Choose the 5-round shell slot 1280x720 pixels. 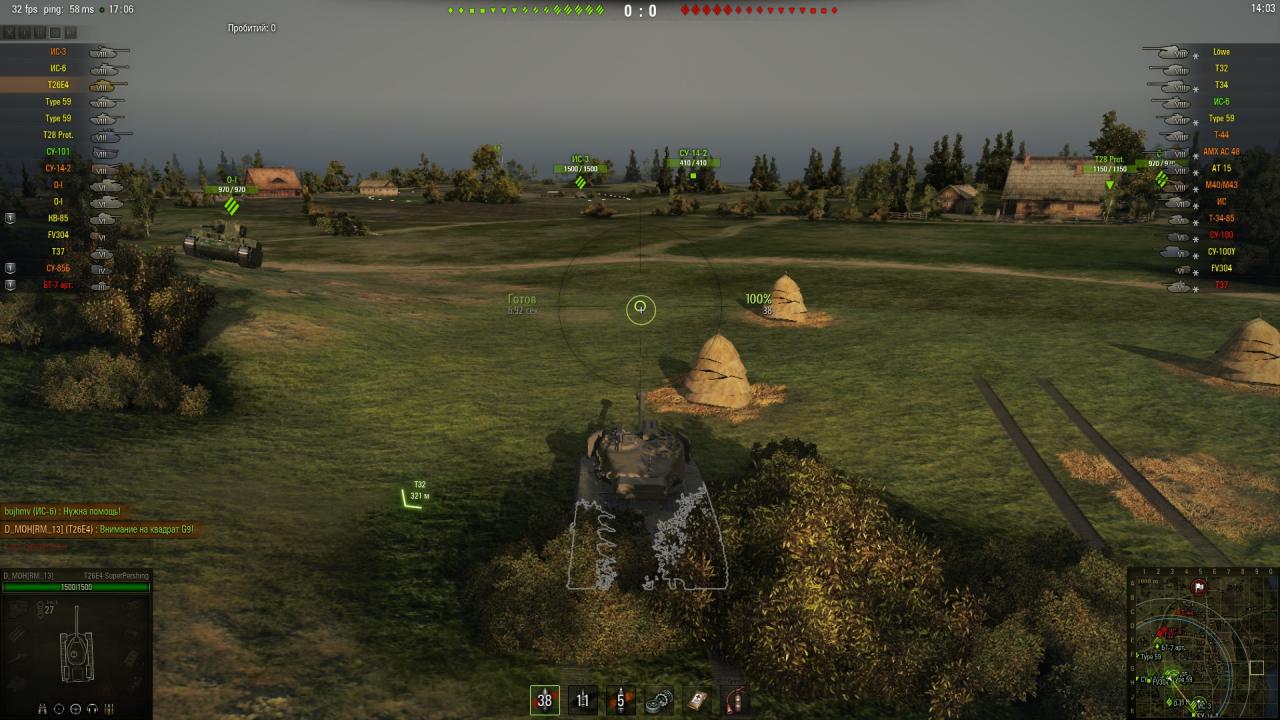coord(620,700)
